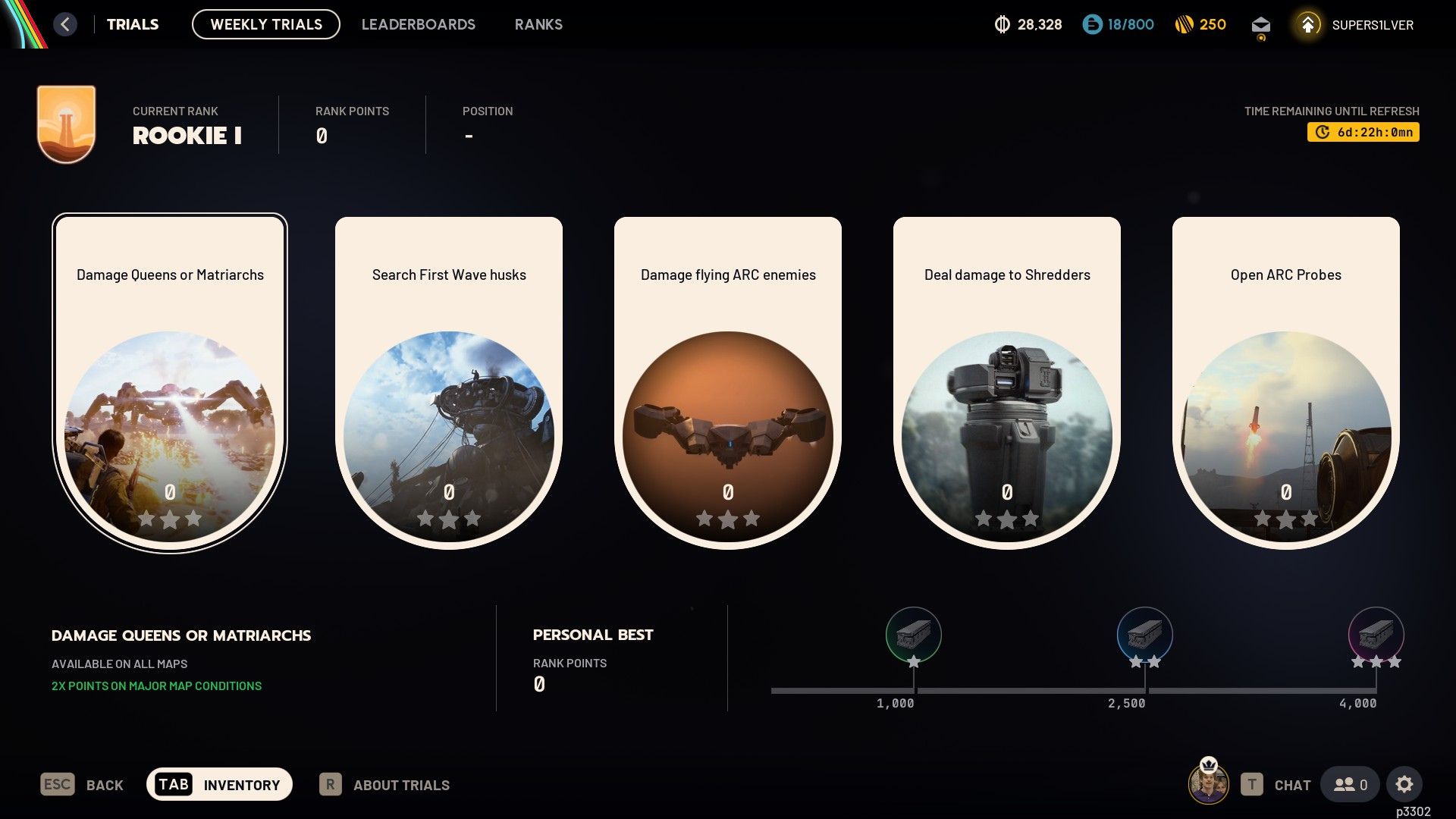The width and height of the screenshot is (1456, 819).
Task: Switch to the Ranks tab
Action: click(538, 24)
